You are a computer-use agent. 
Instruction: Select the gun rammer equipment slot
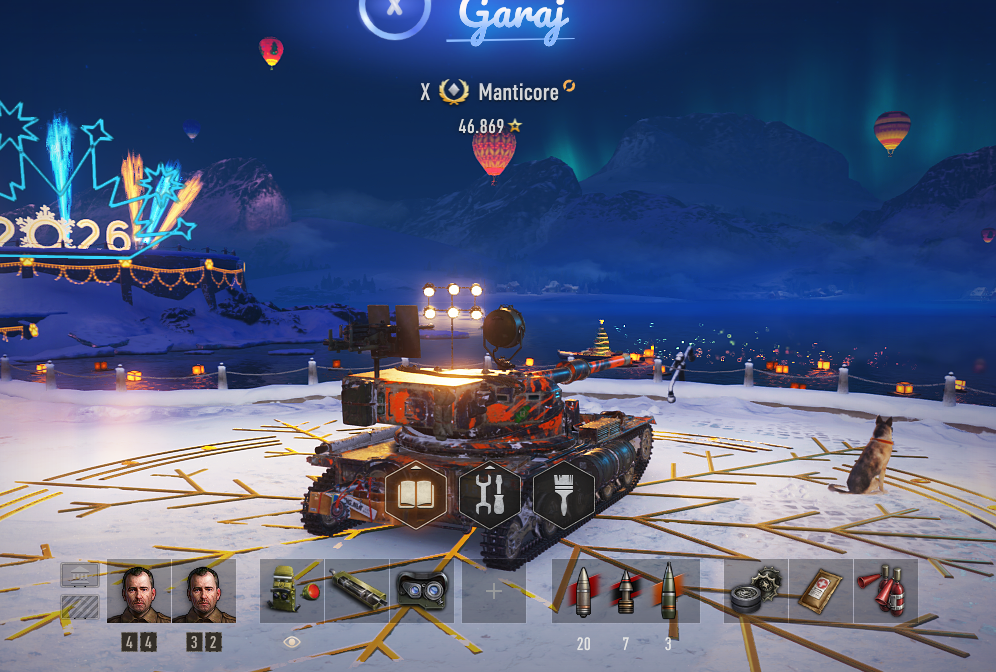pyautogui.click(x=357, y=591)
